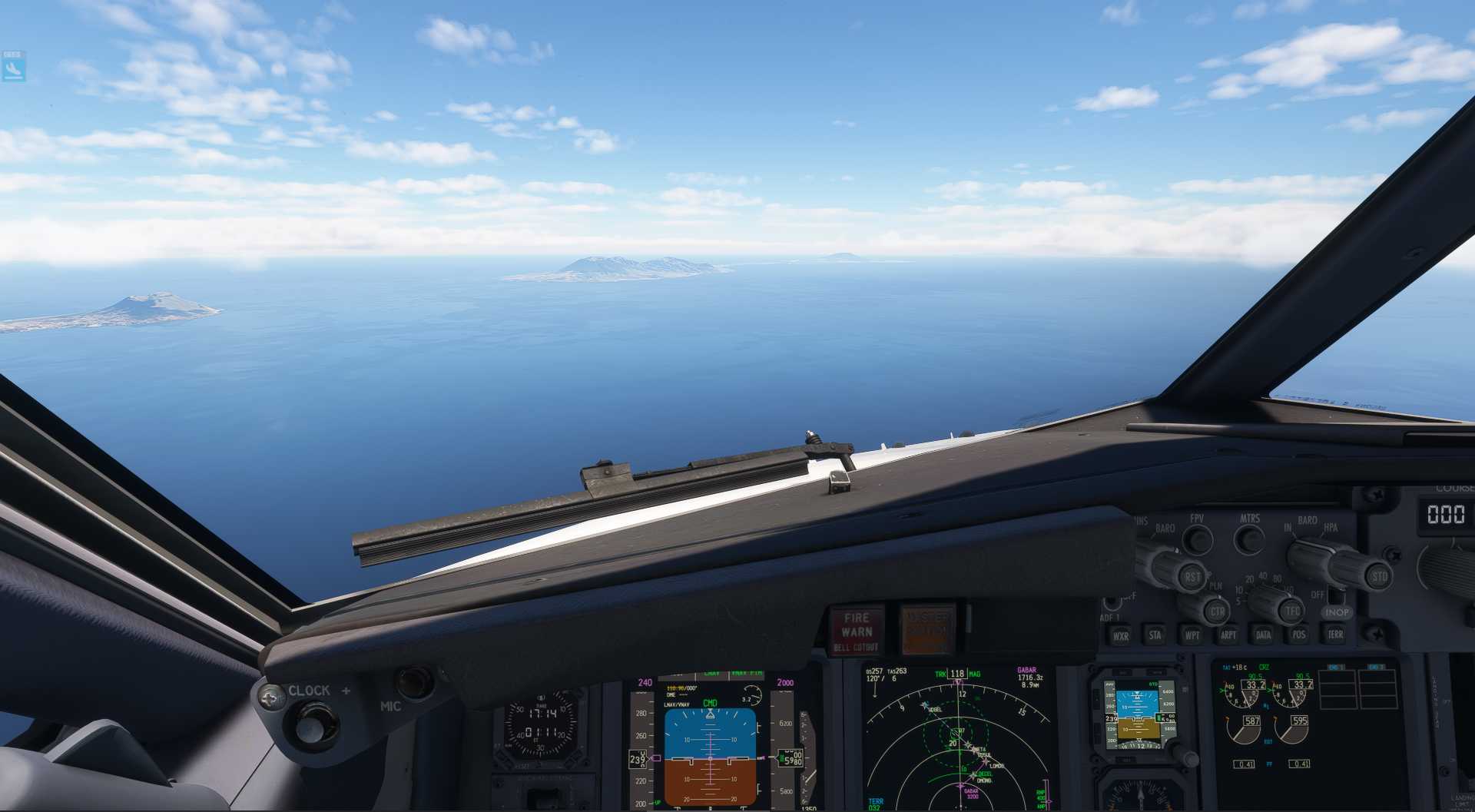The width and height of the screenshot is (1475, 812).
Task: Push the TFC traffic button
Action: click(1292, 611)
